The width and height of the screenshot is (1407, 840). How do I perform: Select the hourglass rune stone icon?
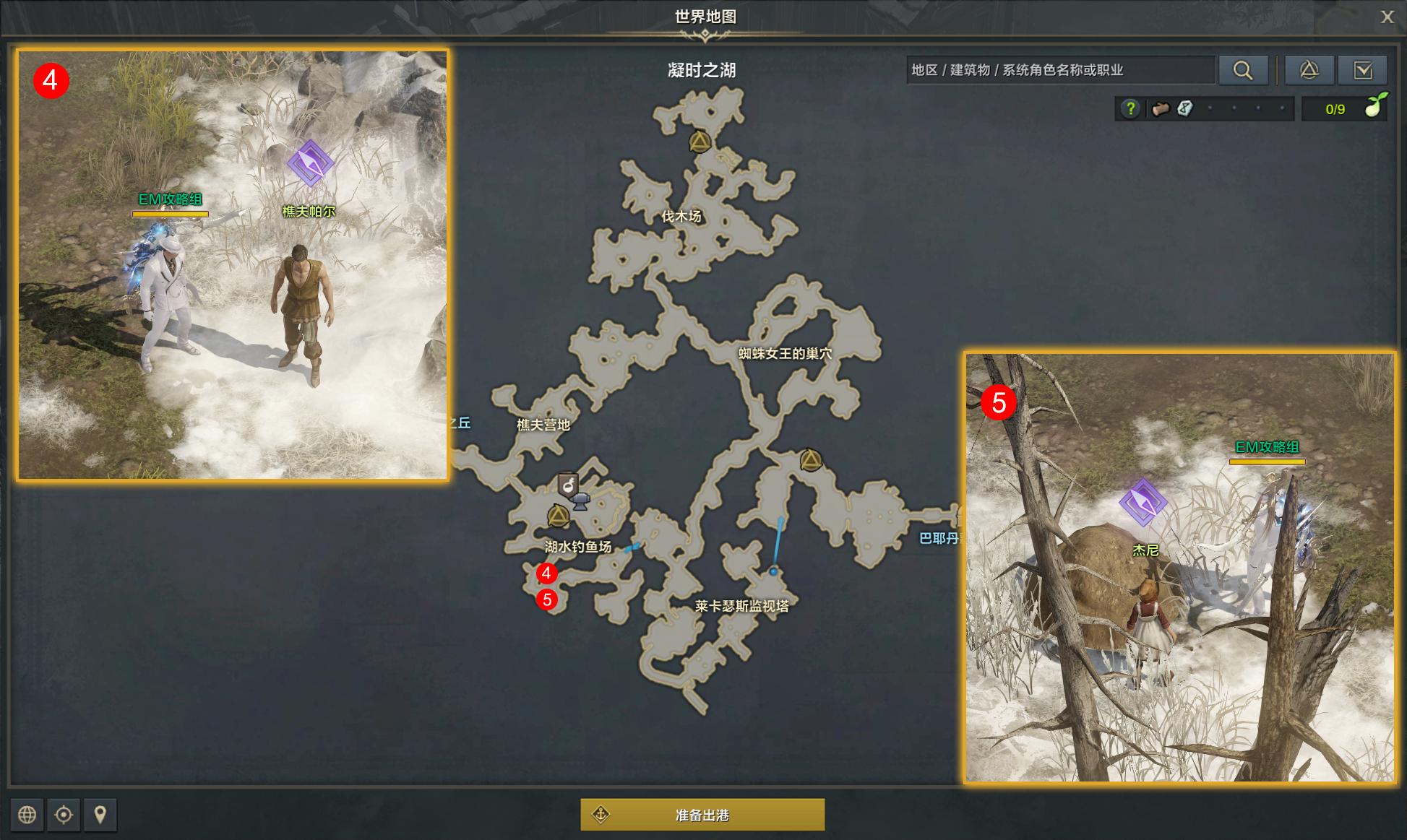(x=1185, y=109)
